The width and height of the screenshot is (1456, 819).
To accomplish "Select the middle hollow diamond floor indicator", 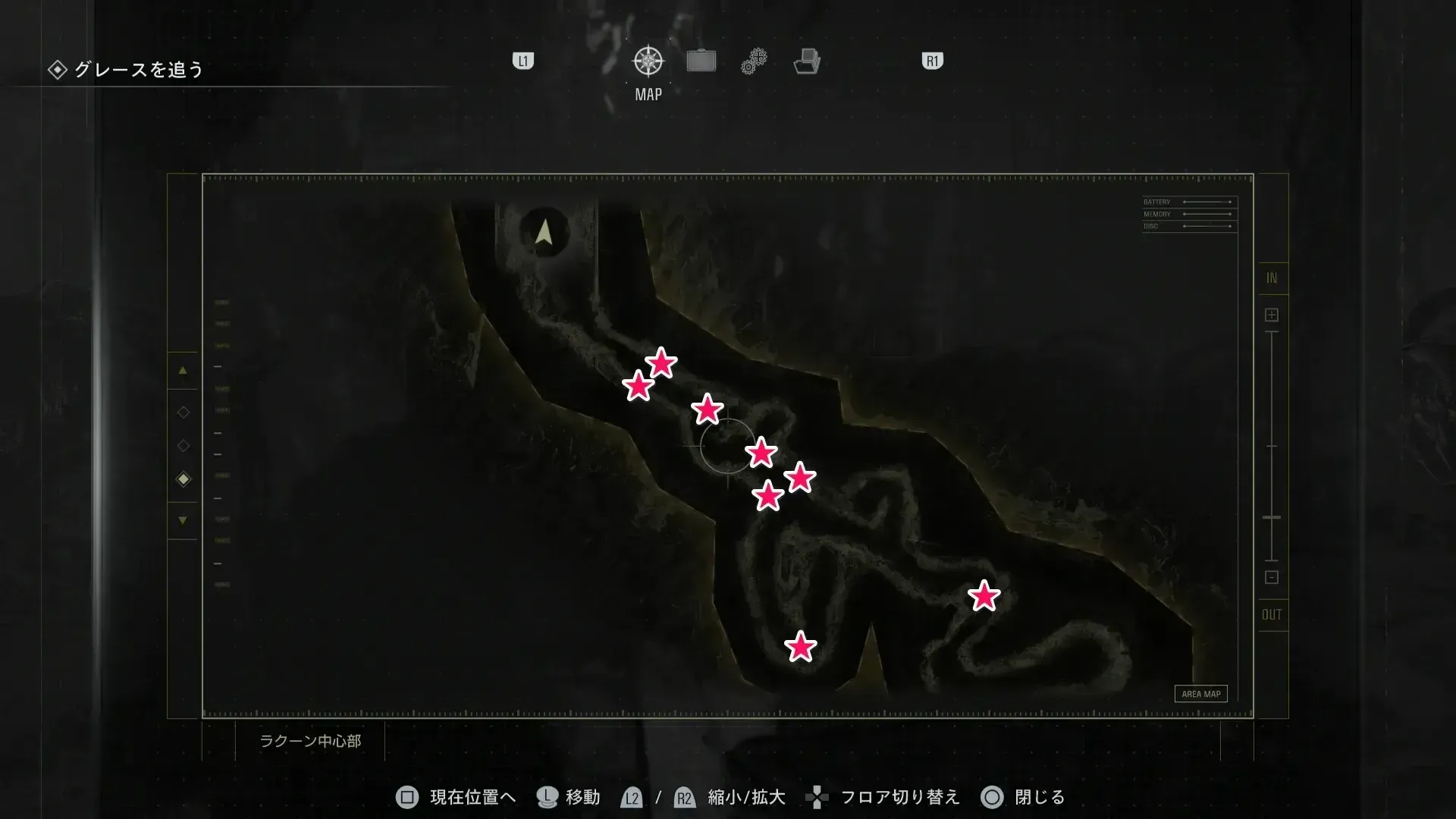I will tap(182, 445).
